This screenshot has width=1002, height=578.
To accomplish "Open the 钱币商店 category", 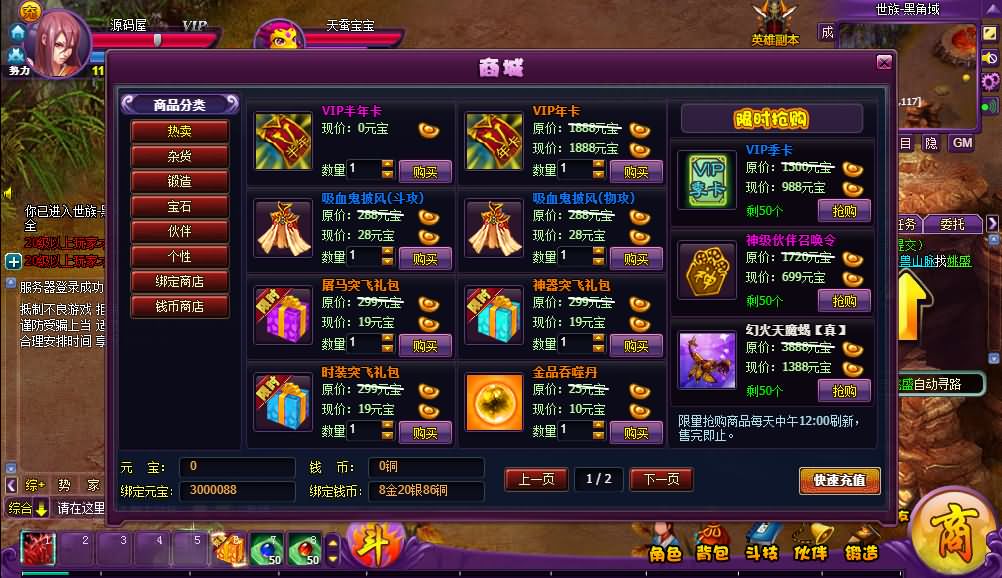I will coord(180,306).
